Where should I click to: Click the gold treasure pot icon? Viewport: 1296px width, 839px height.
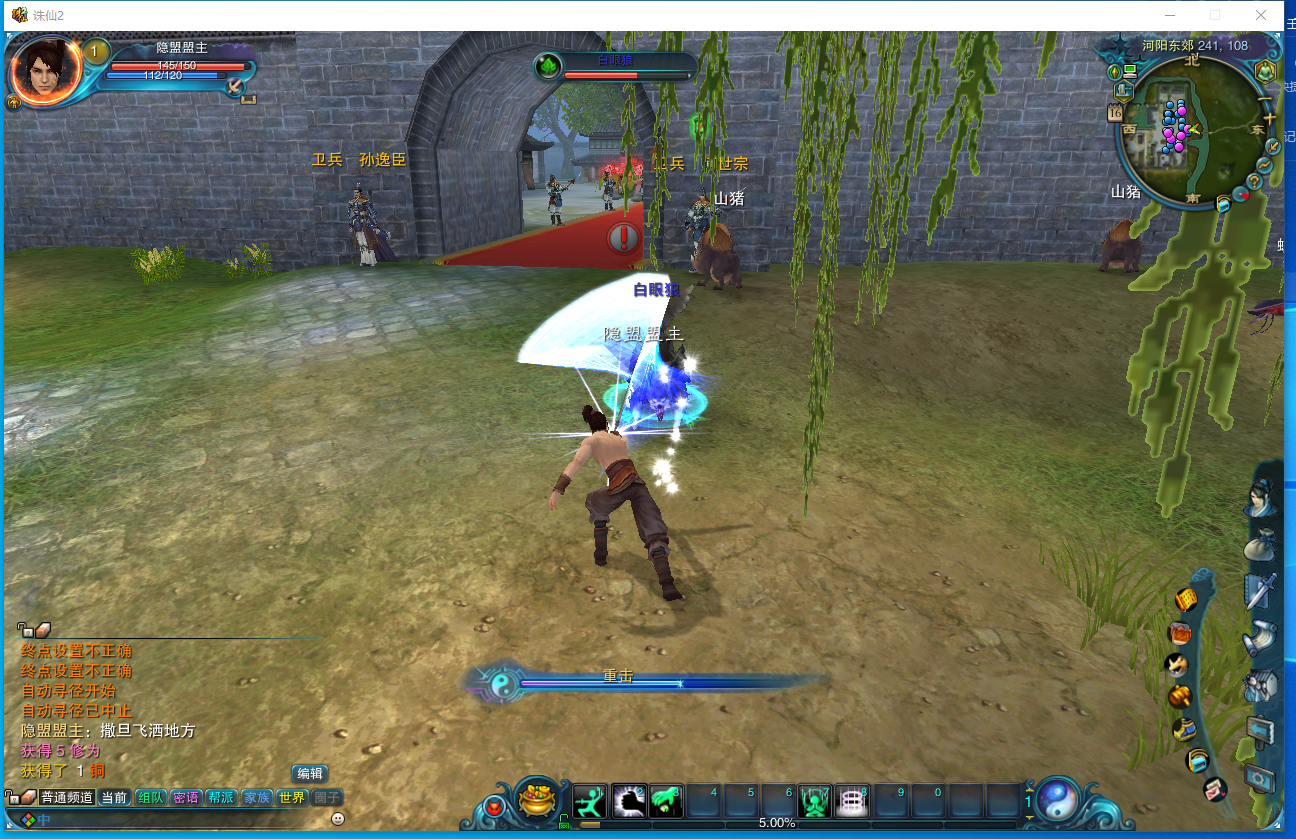coord(540,799)
